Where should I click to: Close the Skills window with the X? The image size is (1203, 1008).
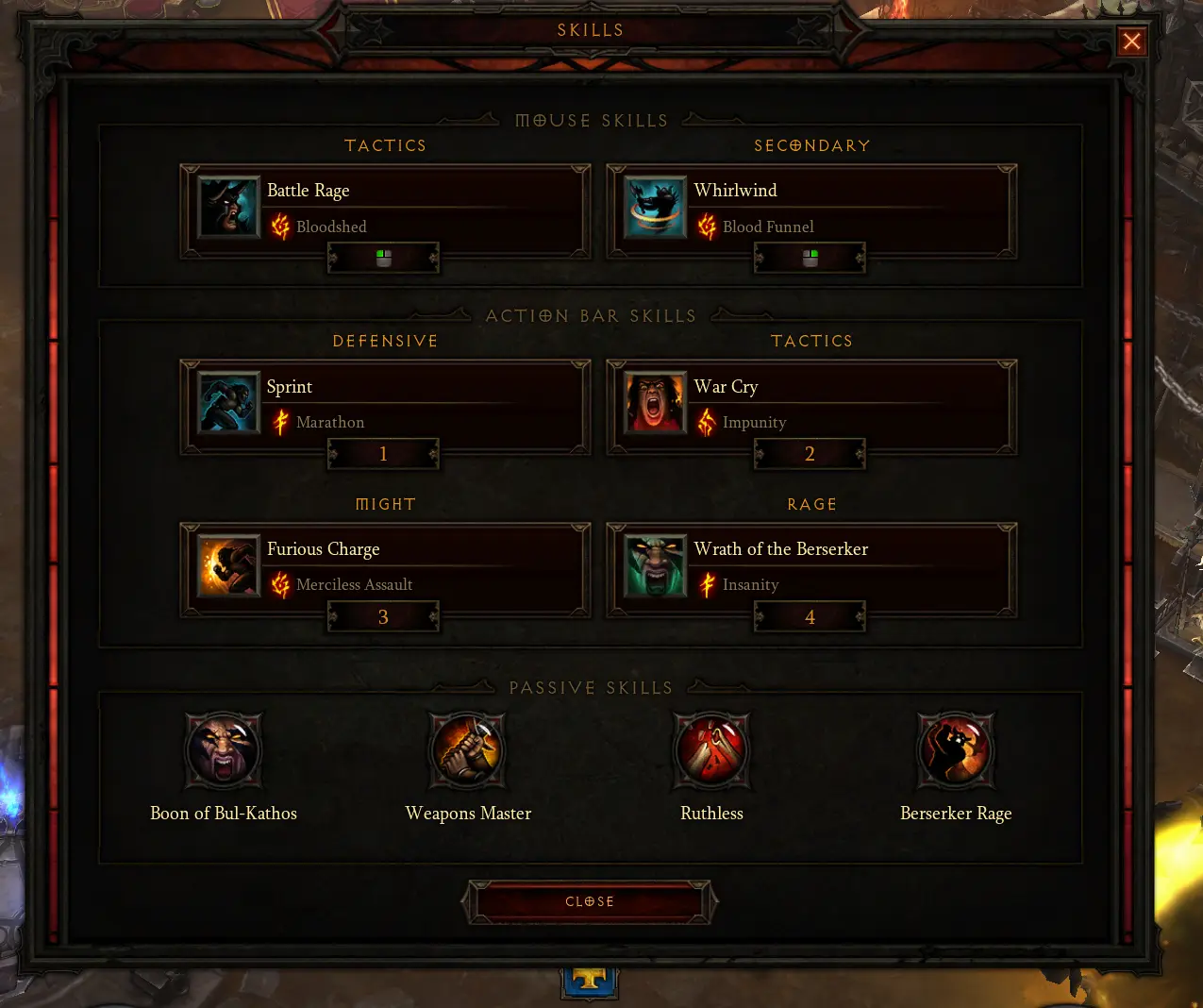click(x=1131, y=42)
